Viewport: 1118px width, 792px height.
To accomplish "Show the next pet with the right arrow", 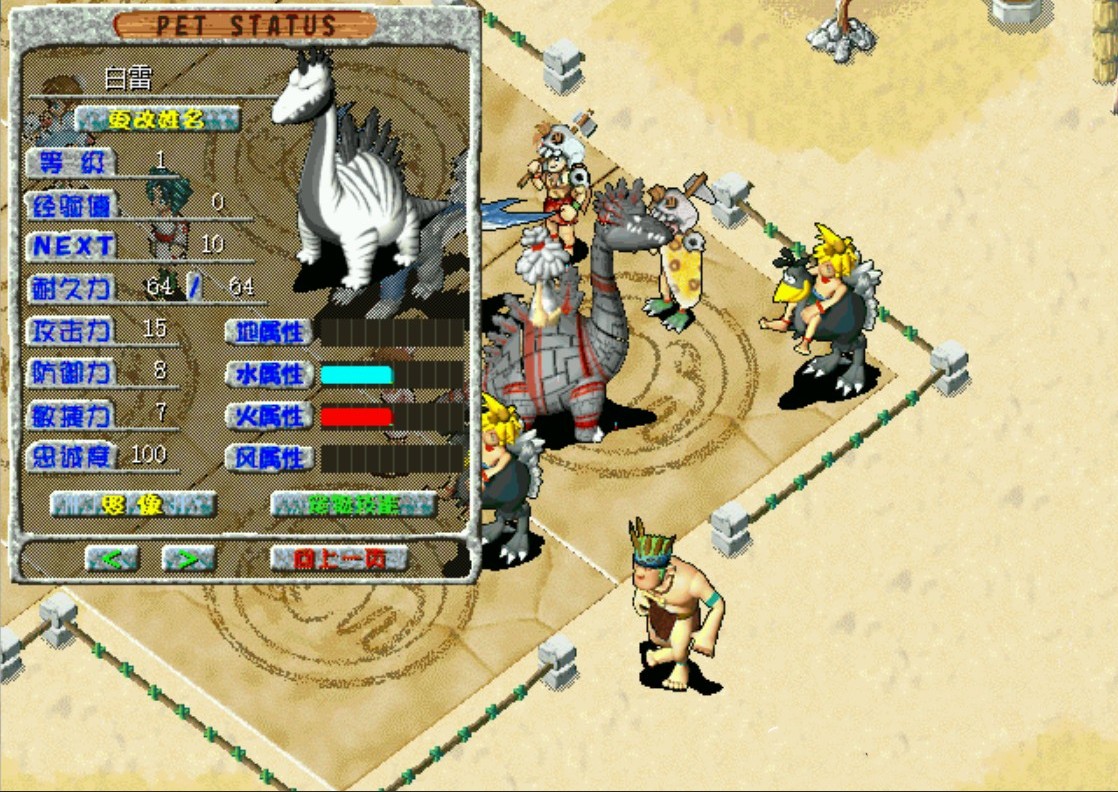I will coord(188,559).
